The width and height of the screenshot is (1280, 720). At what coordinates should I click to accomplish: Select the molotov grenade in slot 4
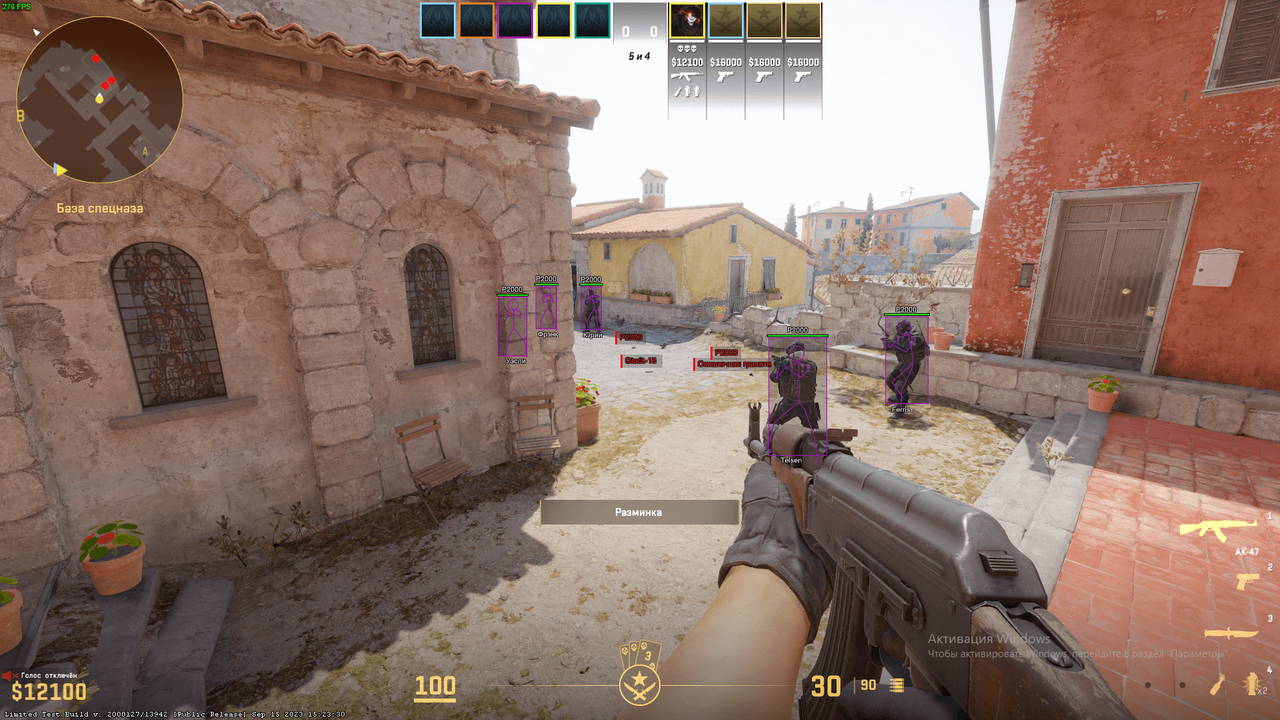coord(1219,683)
